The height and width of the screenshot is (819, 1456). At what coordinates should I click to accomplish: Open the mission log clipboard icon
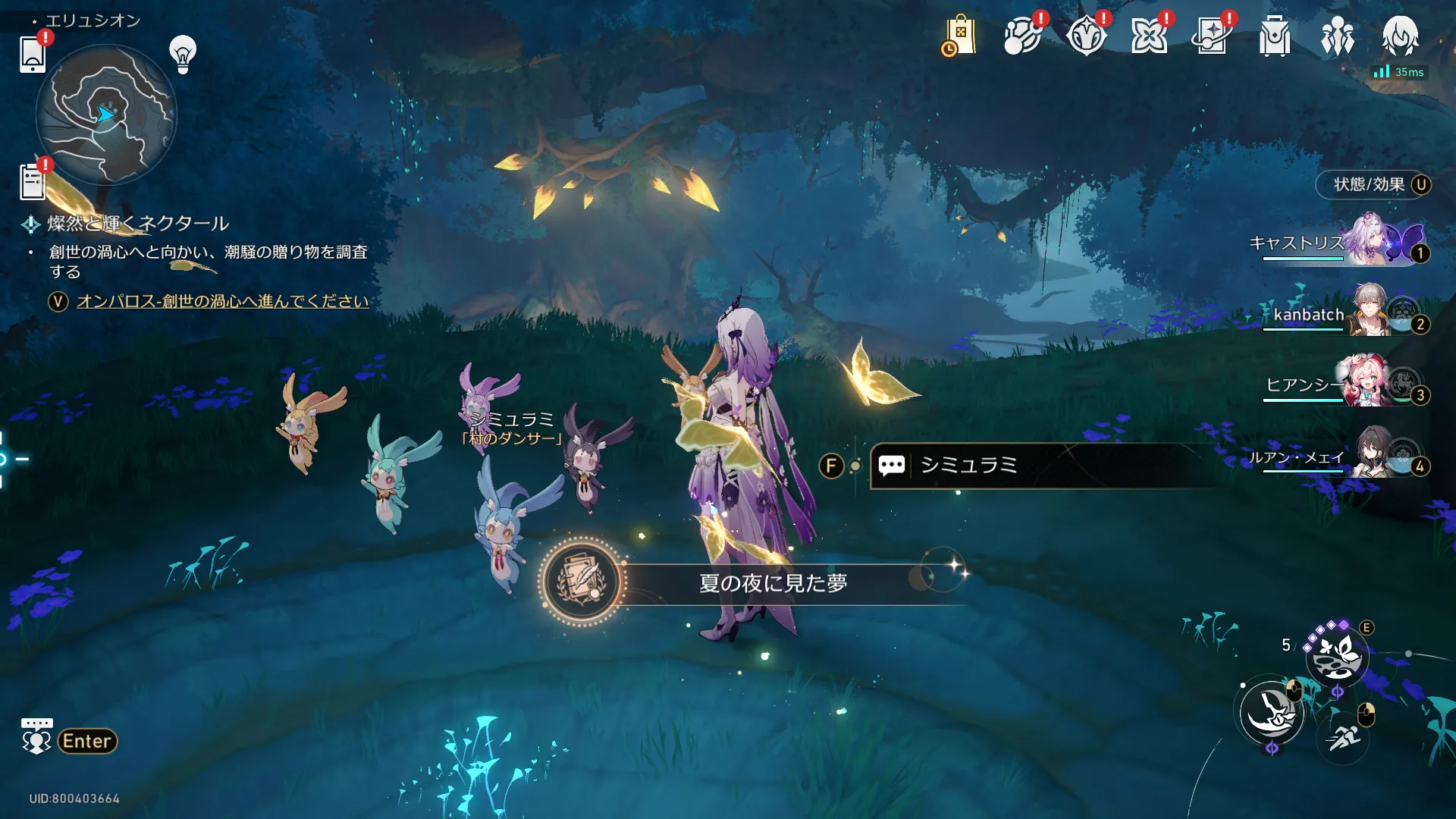pyautogui.click(x=33, y=182)
